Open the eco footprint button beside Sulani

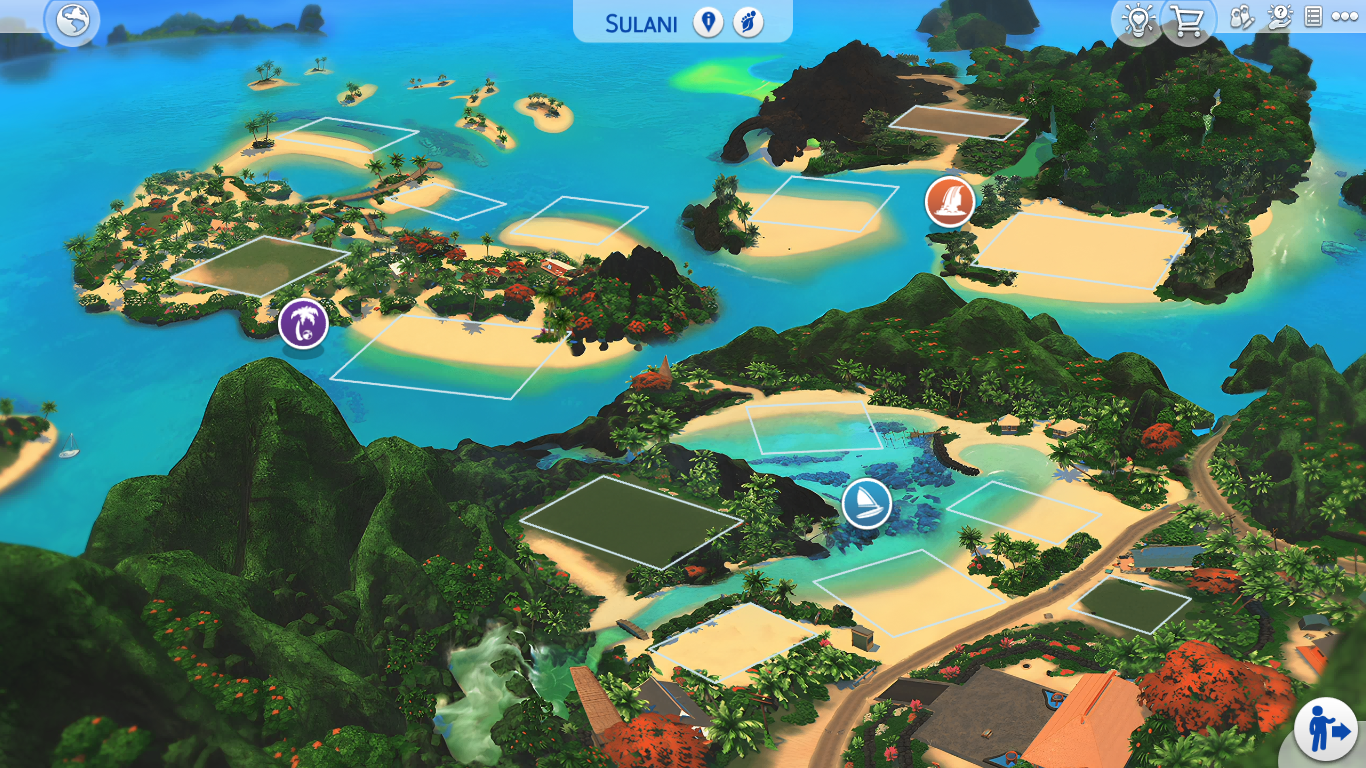(x=748, y=22)
